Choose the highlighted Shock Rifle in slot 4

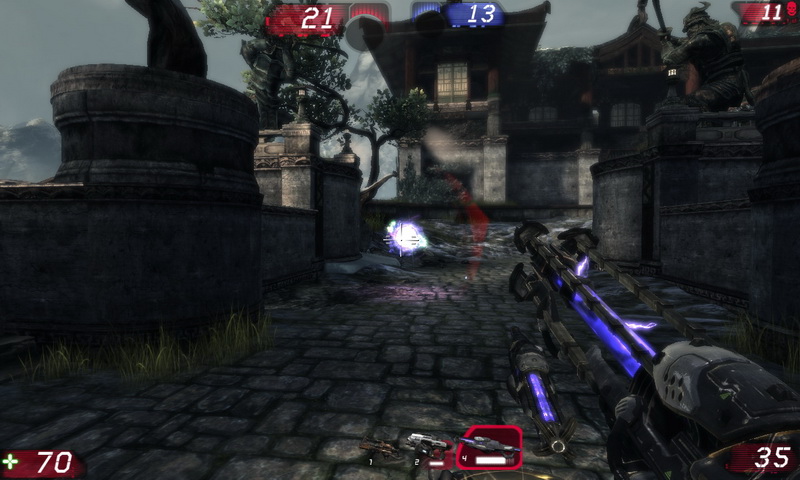point(489,447)
